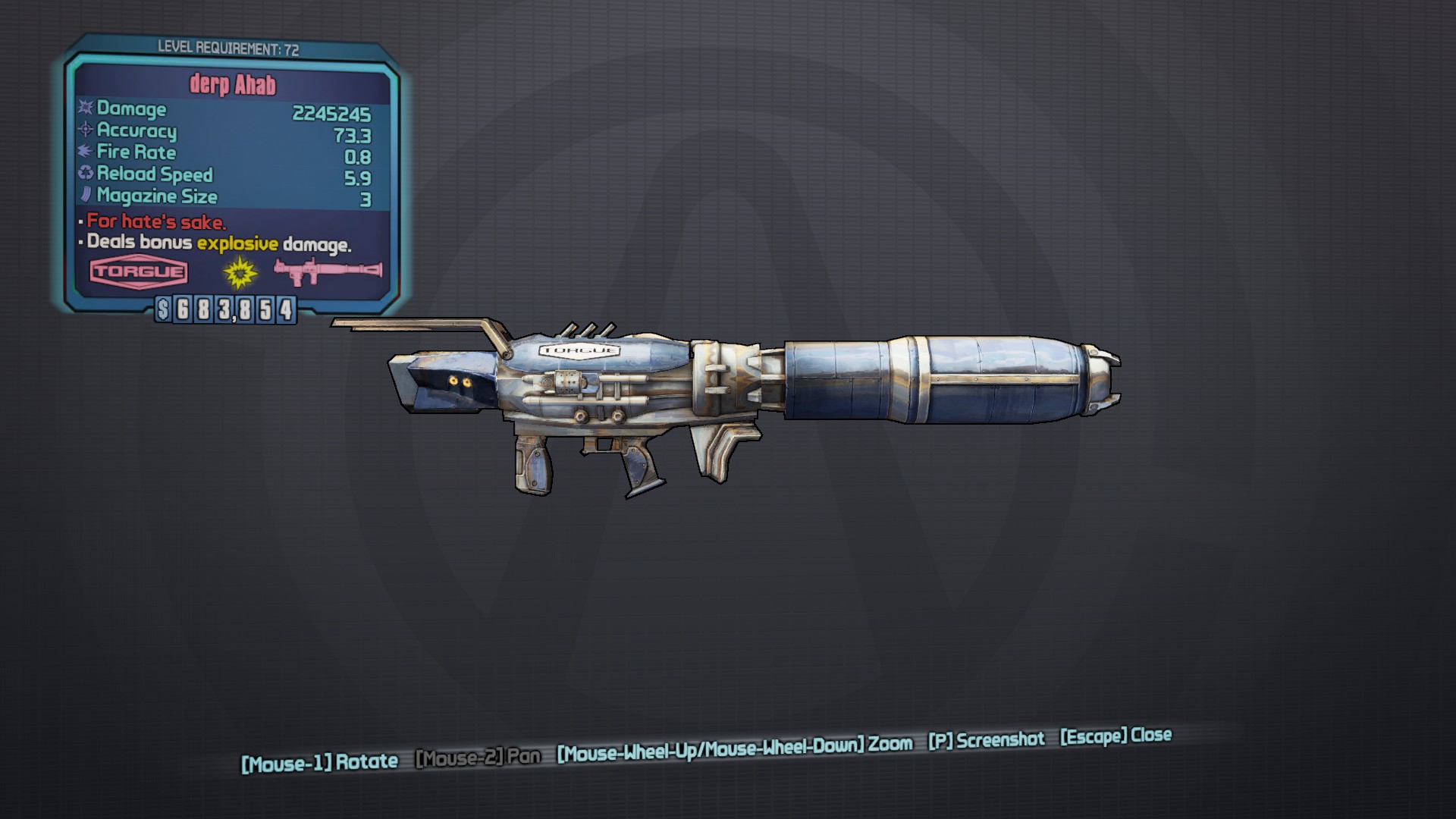Click the 683,854 price value

point(236,309)
